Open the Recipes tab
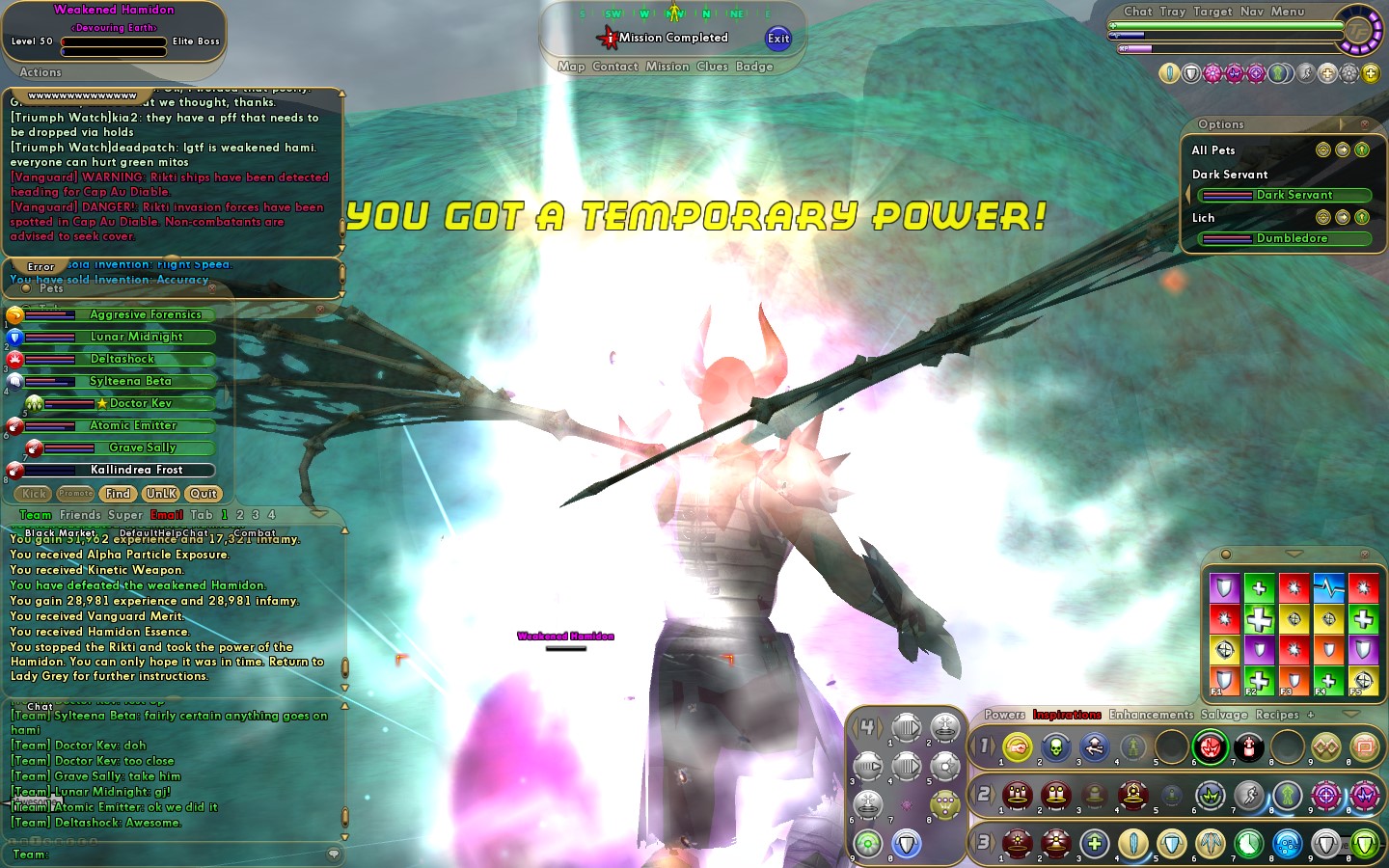The height and width of the screenshot is (868, 1389). coord(1277,715)
